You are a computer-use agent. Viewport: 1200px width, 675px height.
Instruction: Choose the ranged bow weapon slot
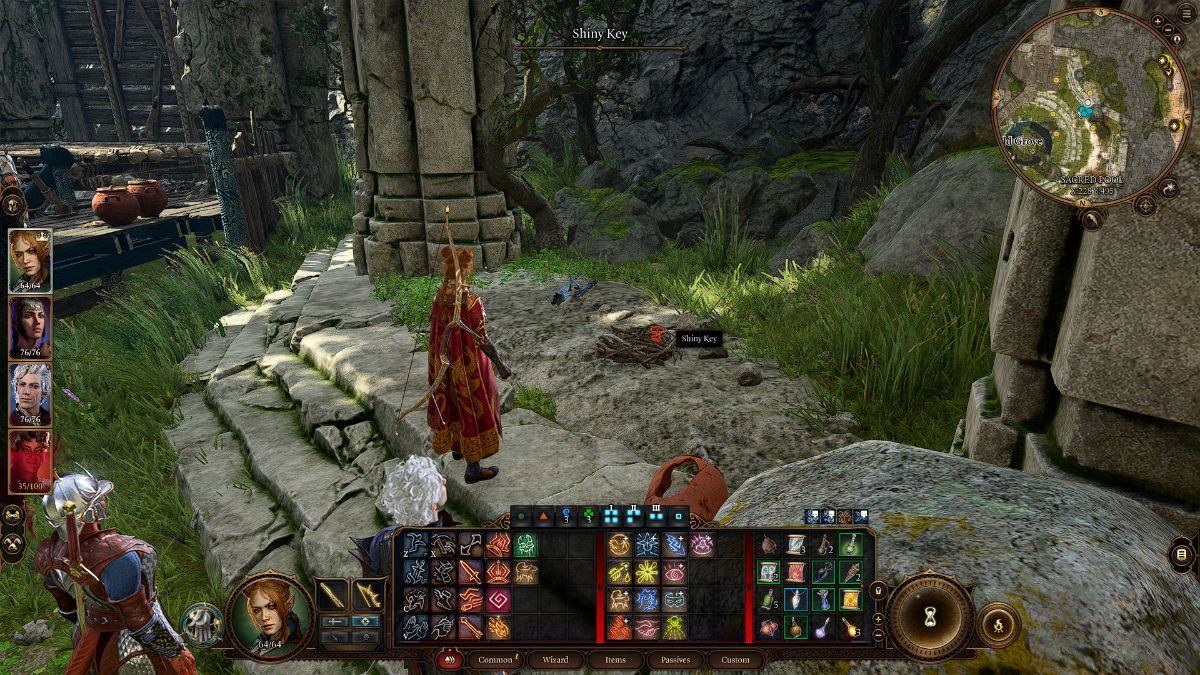coord(370,596)
